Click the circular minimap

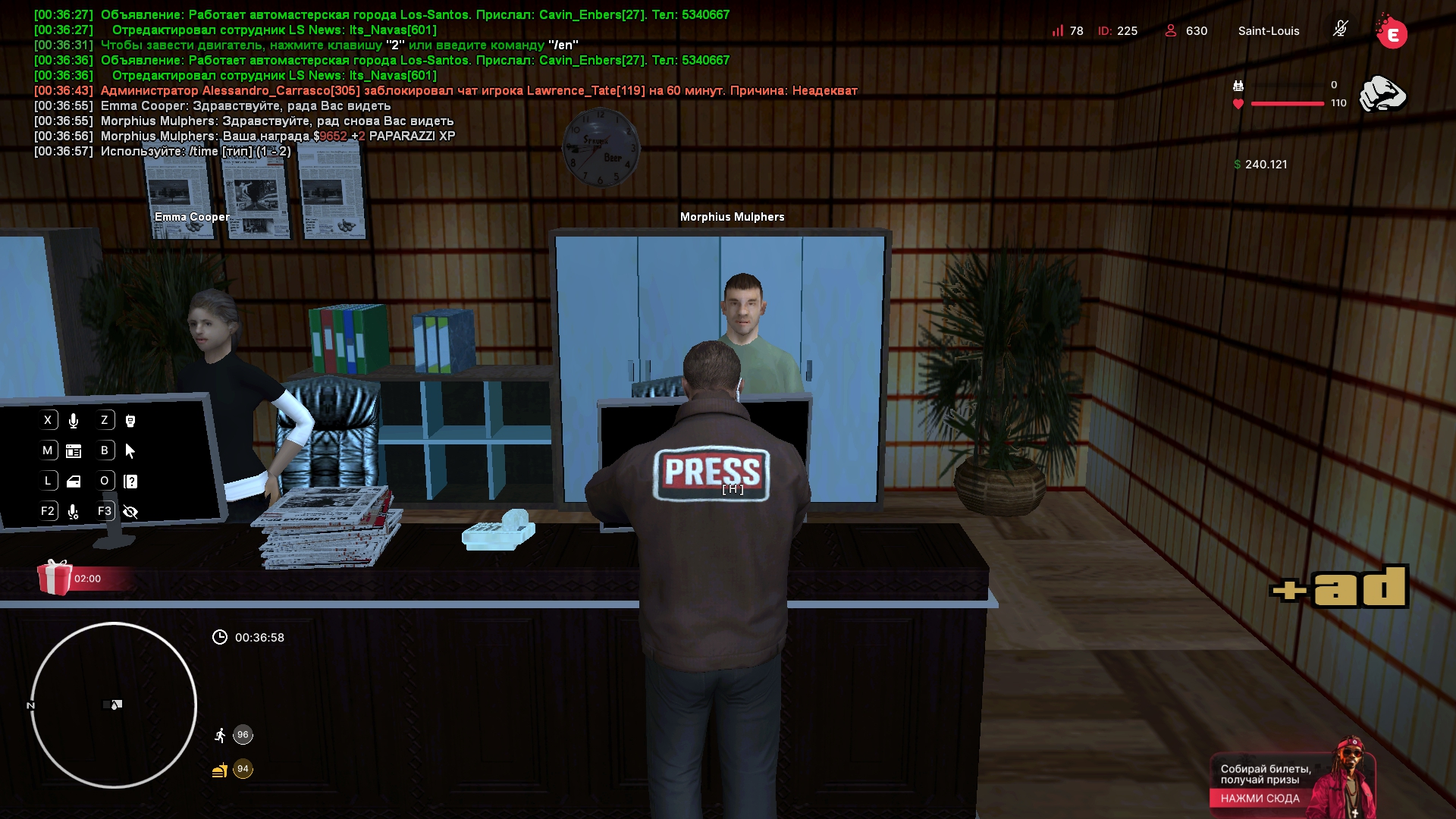coord(114,705)
